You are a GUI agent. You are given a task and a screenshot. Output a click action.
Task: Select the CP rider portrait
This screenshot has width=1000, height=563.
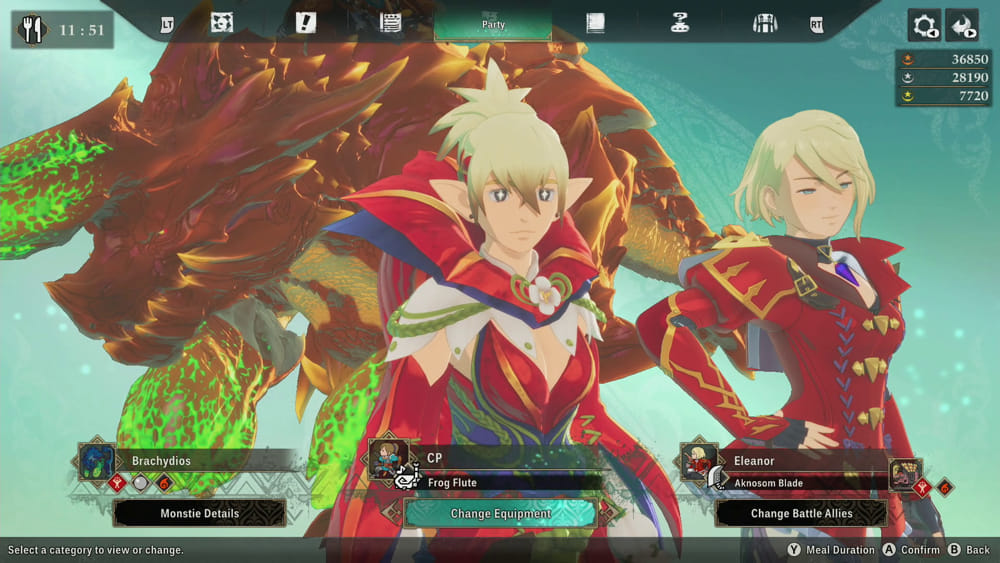click(x=388, y=460)
